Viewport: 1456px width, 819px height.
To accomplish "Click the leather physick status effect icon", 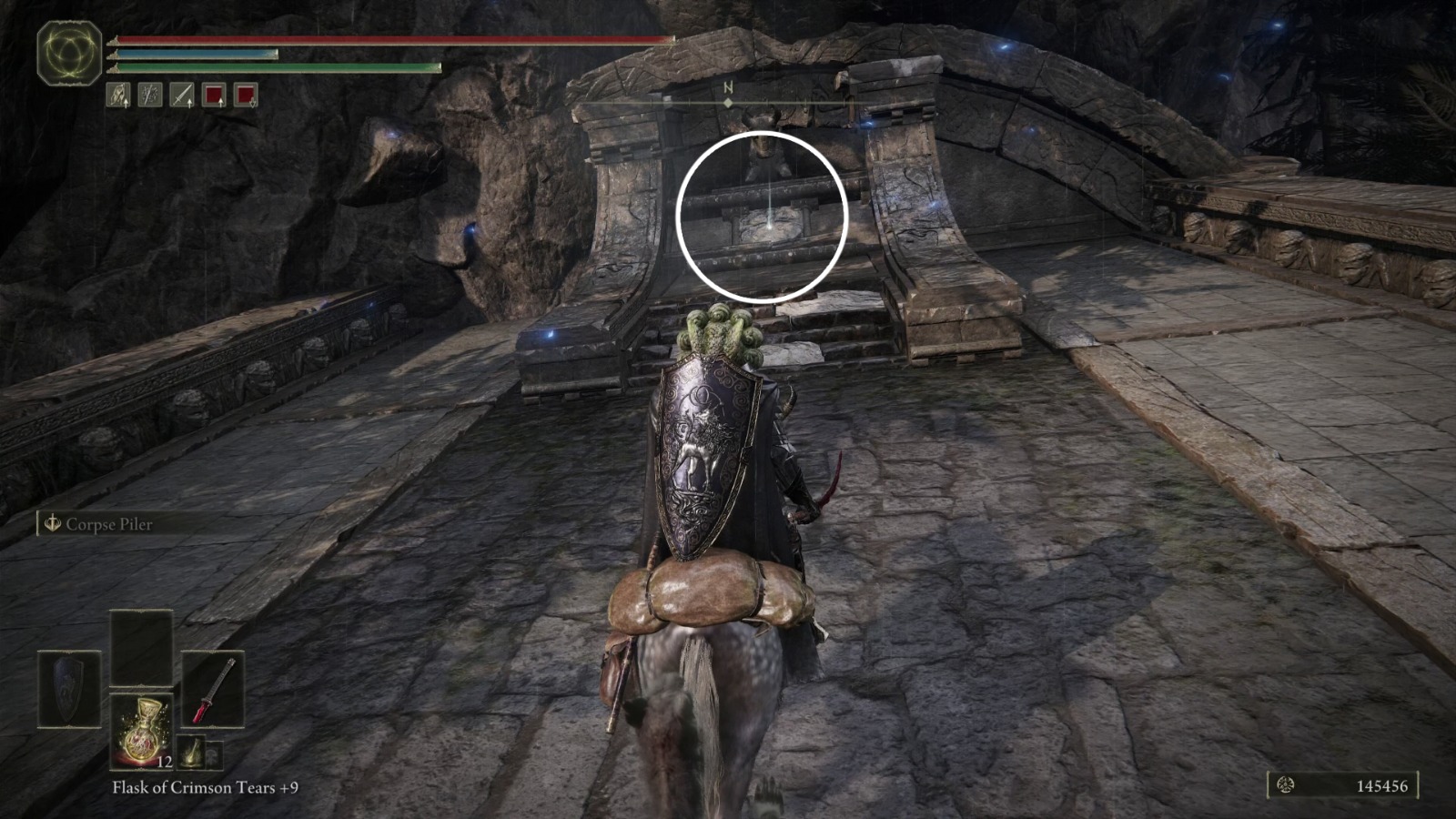I will point(118,95).
